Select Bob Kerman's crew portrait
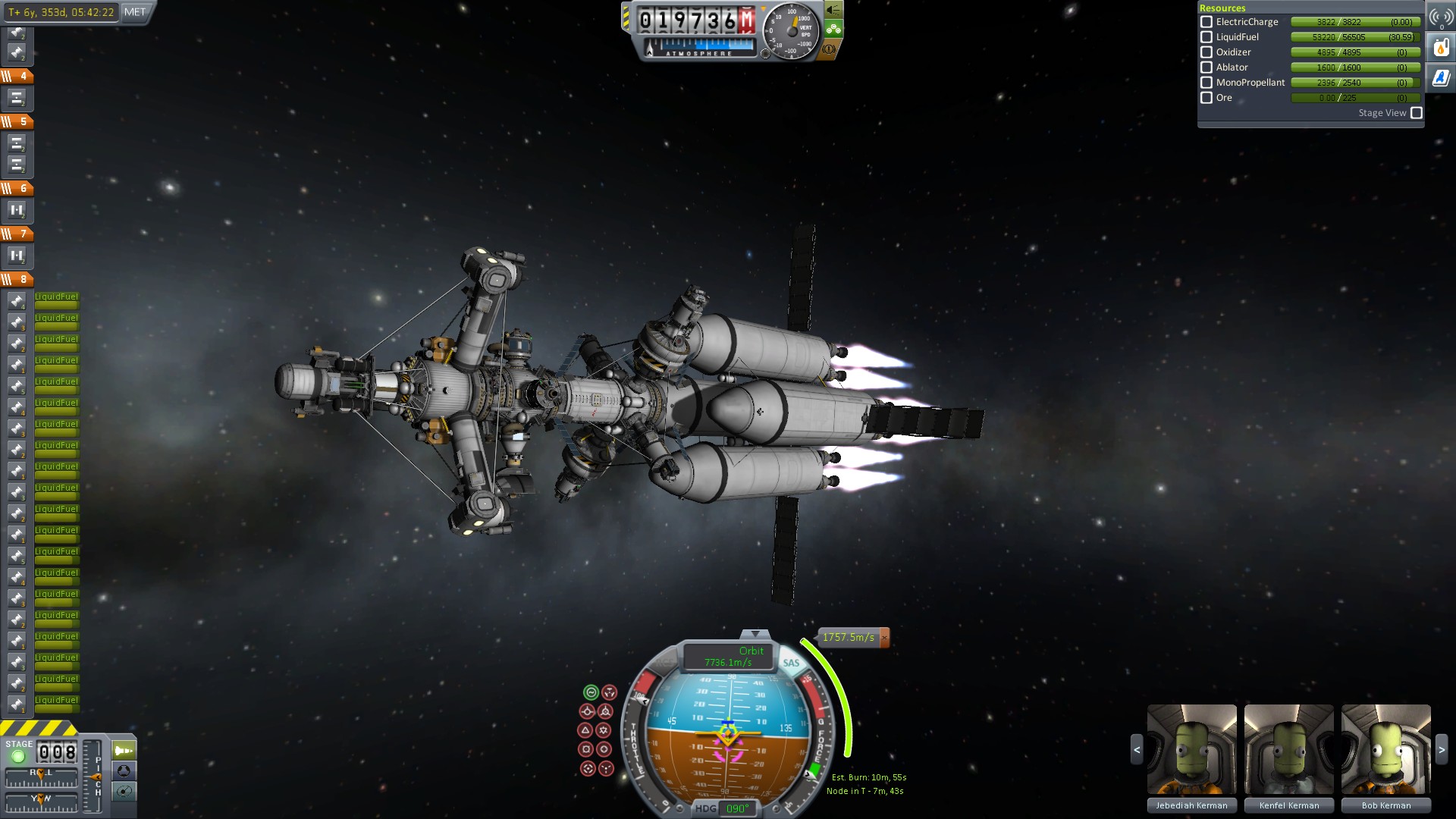This screenshot has height=819, width=1456. coord(1385,749)
